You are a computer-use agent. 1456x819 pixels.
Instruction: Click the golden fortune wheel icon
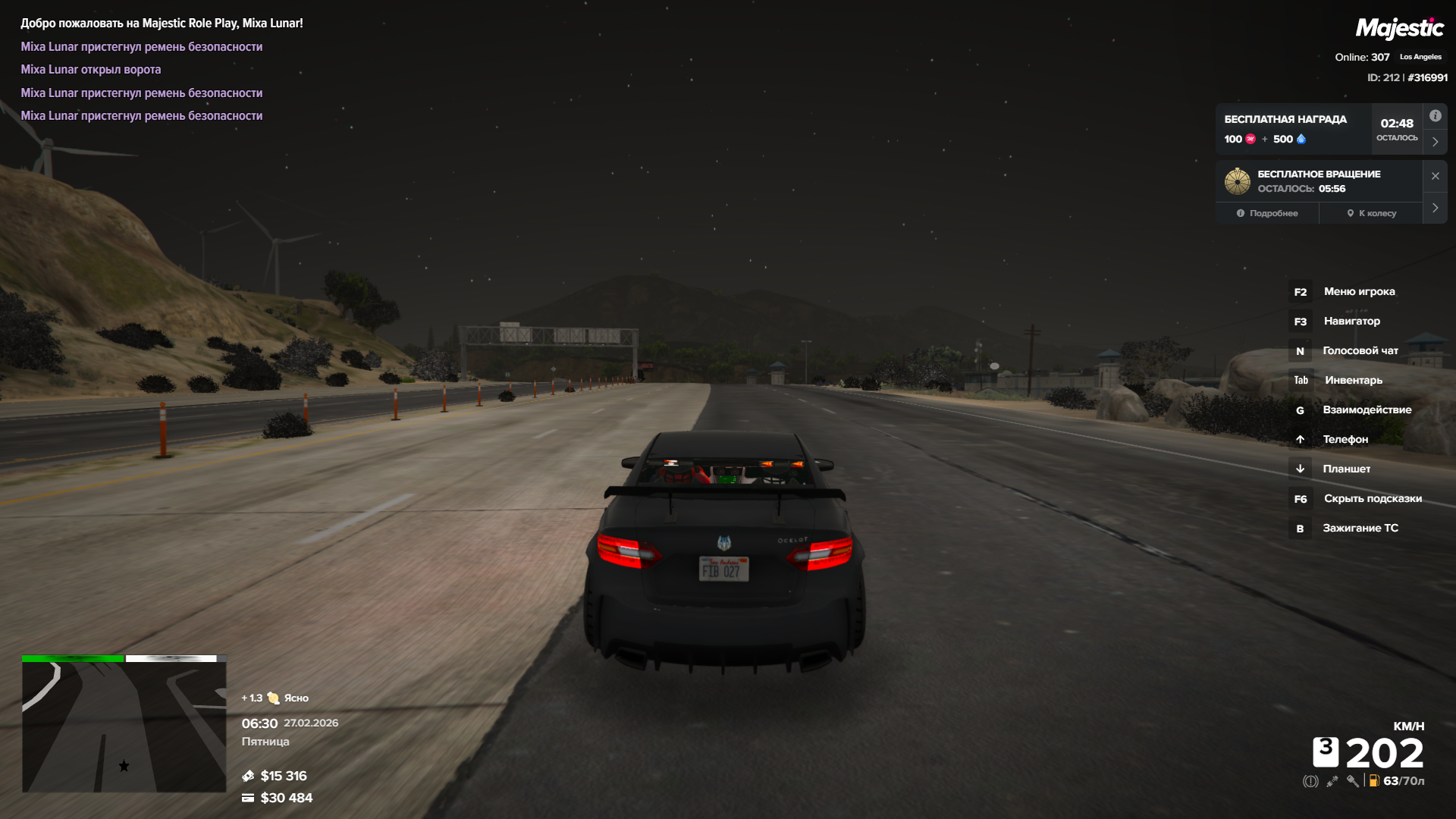[x=1237, y=181]
